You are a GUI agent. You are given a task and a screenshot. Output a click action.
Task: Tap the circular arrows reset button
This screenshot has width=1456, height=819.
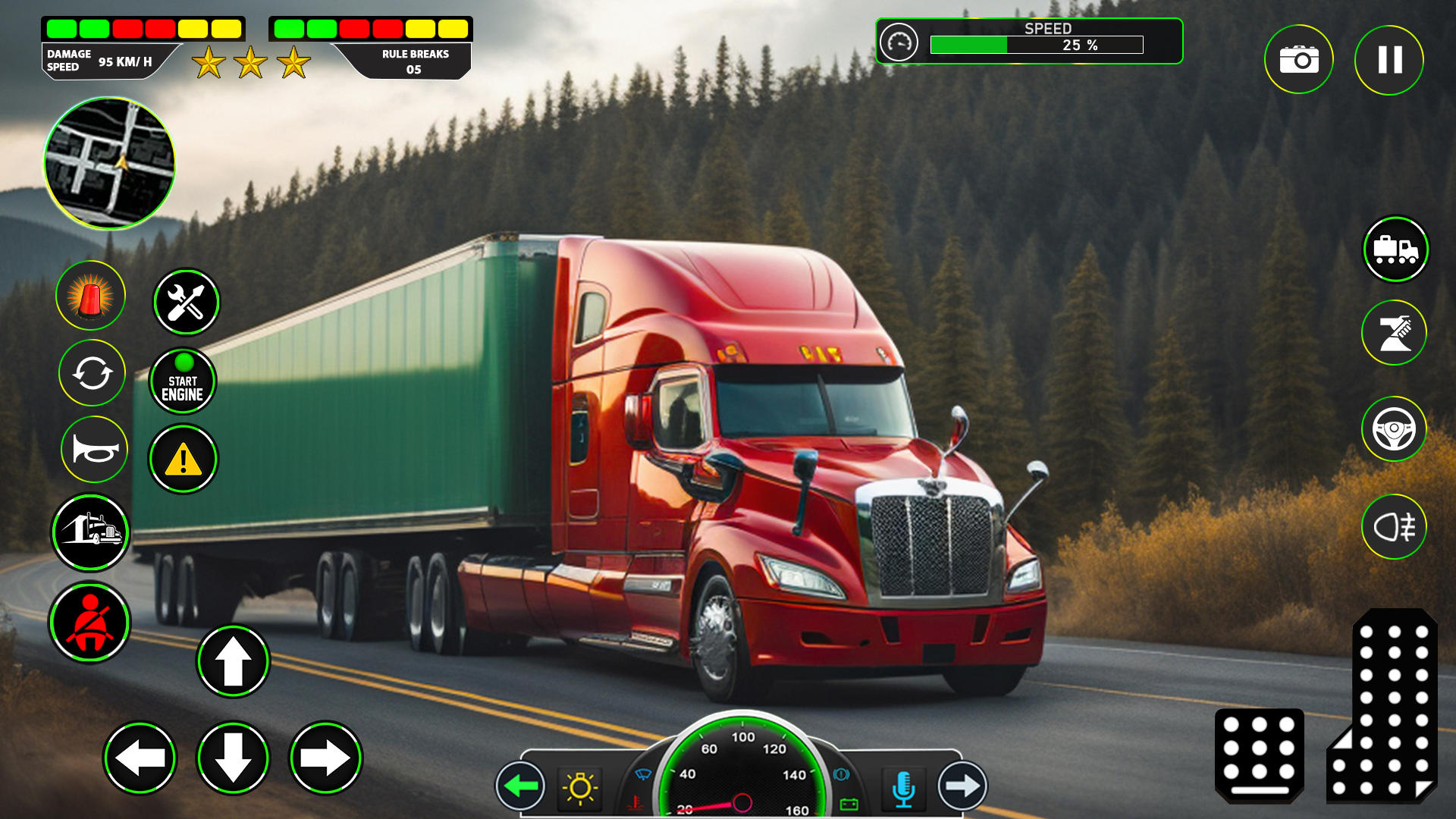92,373
